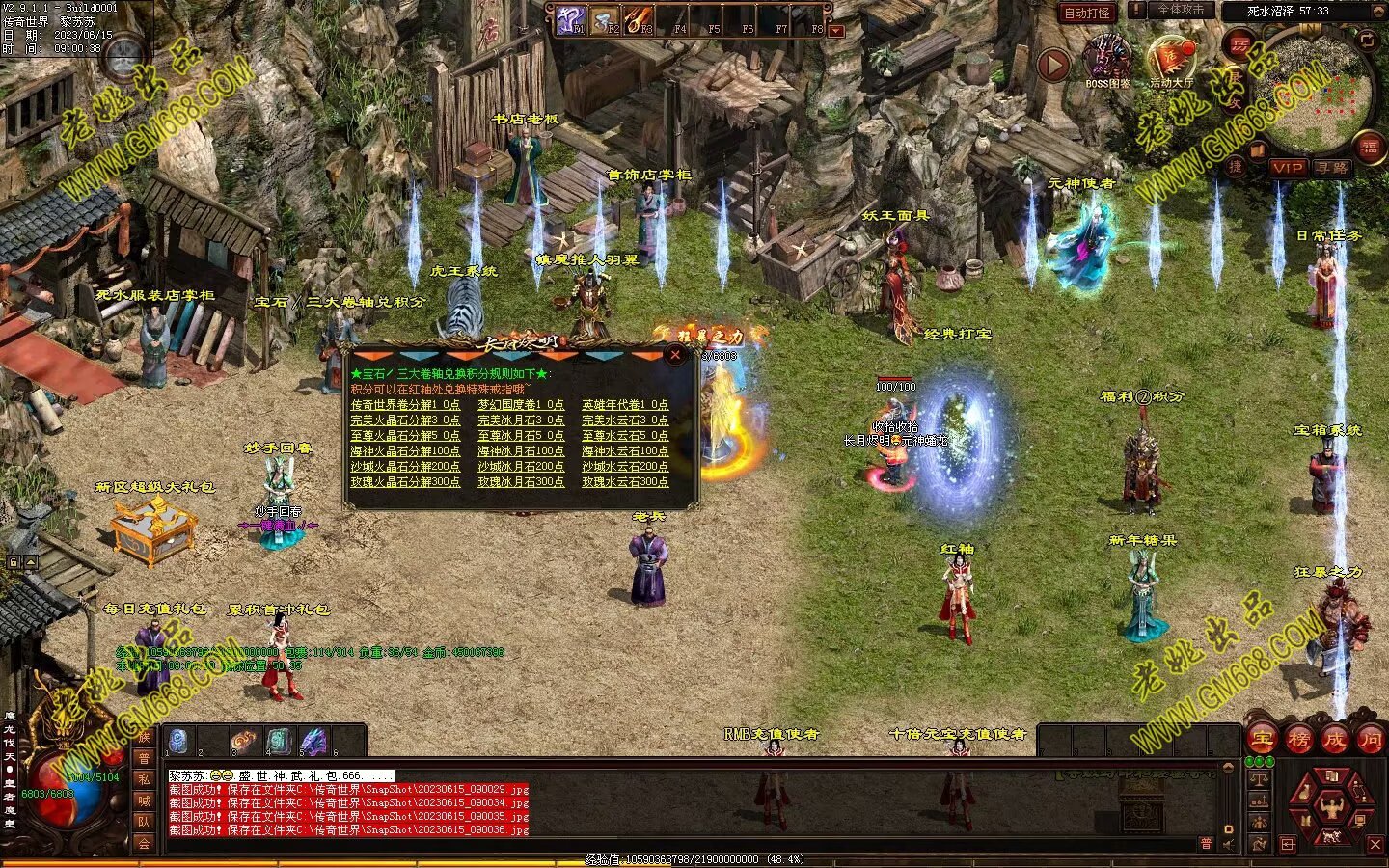Select the 私 private chat channel tab

144,779
